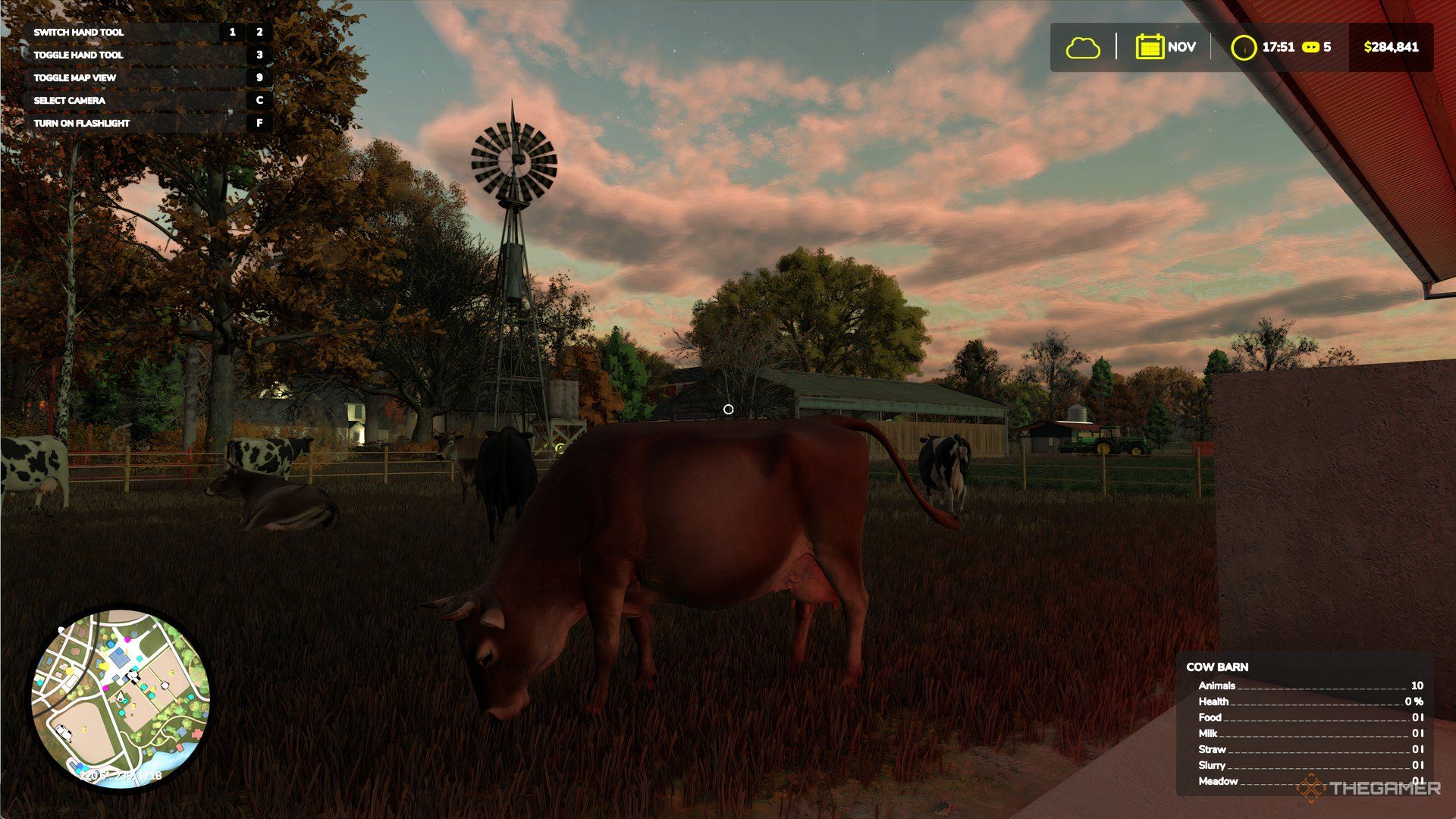This screenshot has height=819, width=1456.
Task: Click the clock icon showing 17:51
Action: [1244, 47]
